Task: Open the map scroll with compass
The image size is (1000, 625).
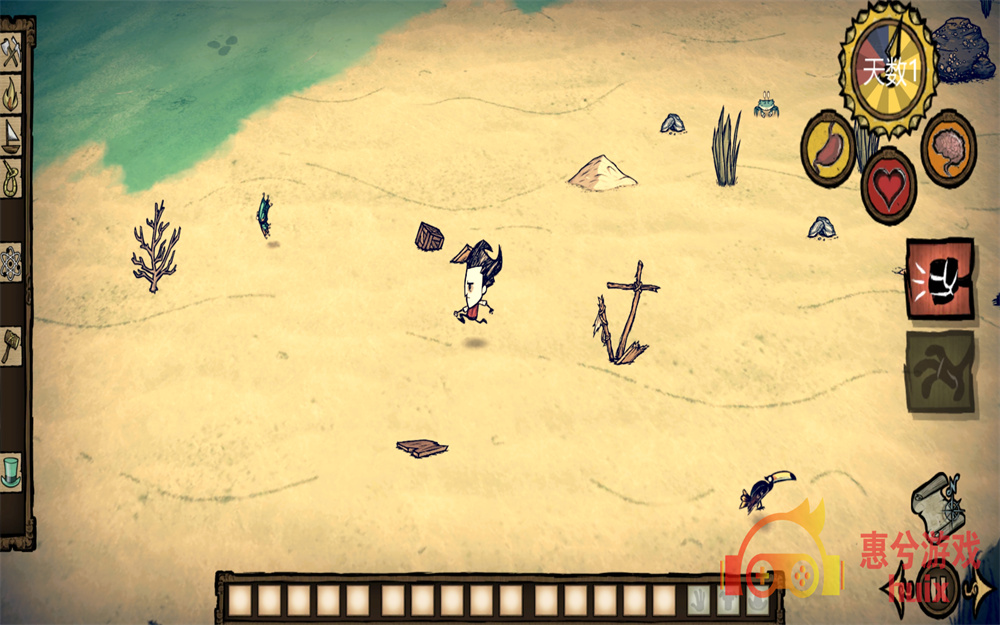Action: coord(938,505)
